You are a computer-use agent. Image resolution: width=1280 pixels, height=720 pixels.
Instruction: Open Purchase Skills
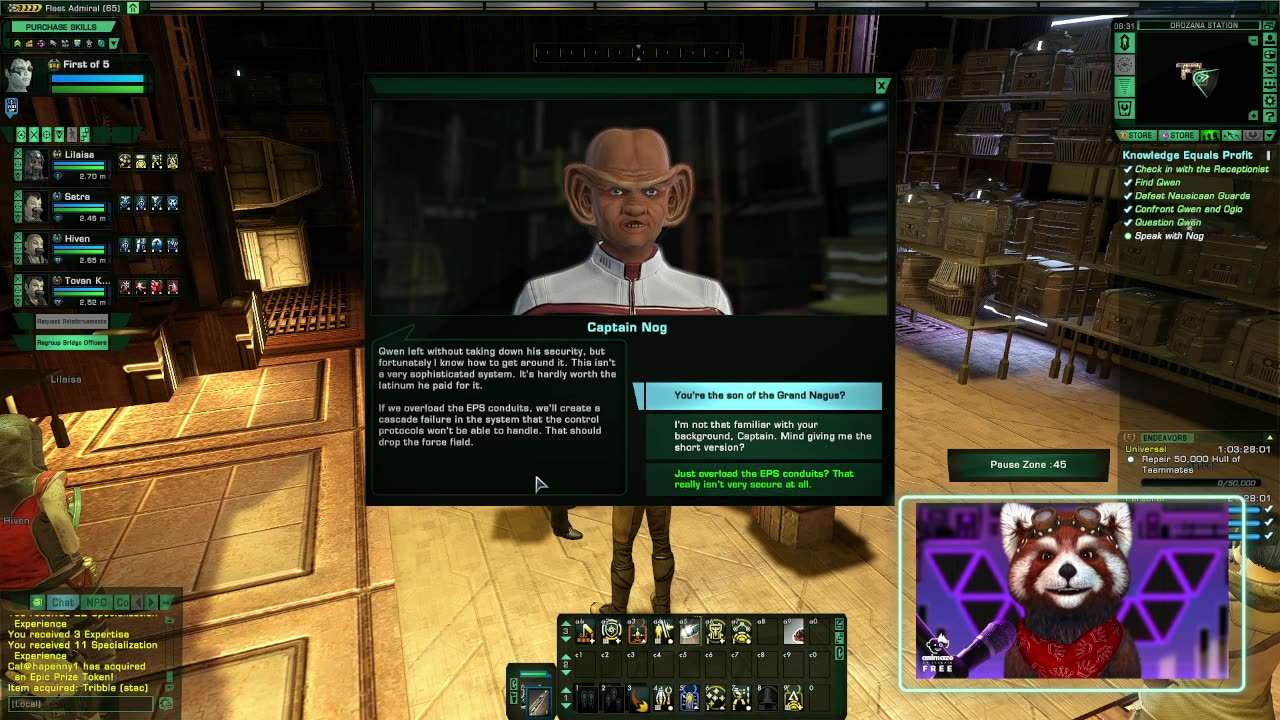(x=62, y=27)
